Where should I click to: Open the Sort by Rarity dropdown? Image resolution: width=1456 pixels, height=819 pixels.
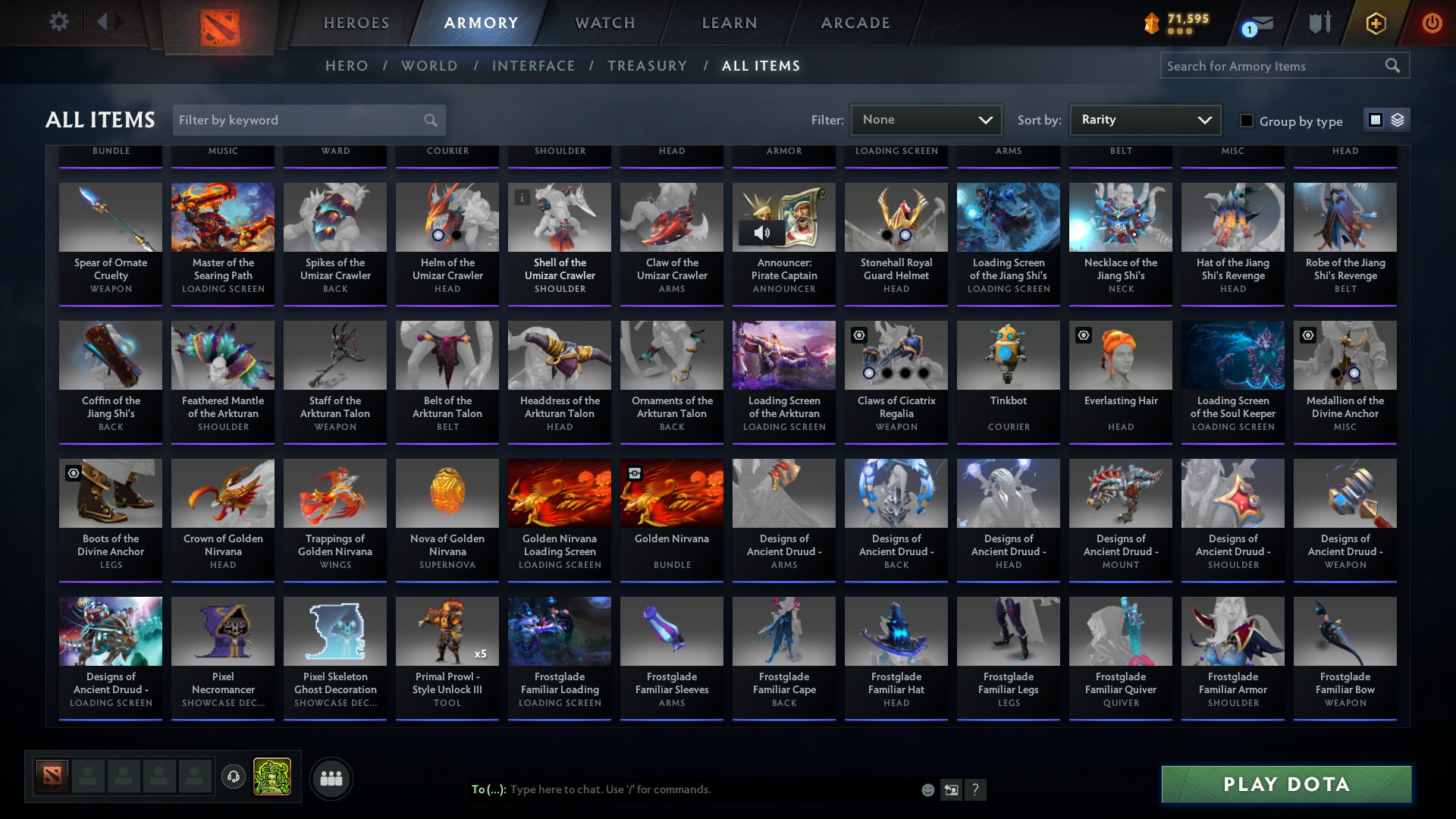point(1144,119)
